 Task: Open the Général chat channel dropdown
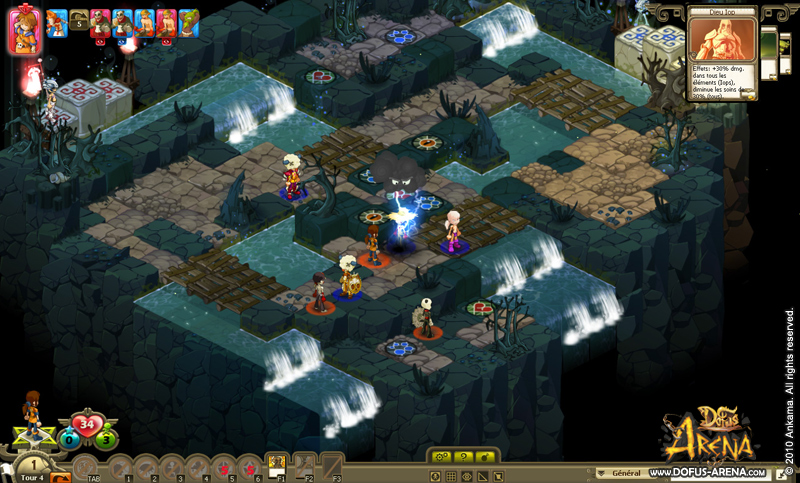click(x=620, y=472)
